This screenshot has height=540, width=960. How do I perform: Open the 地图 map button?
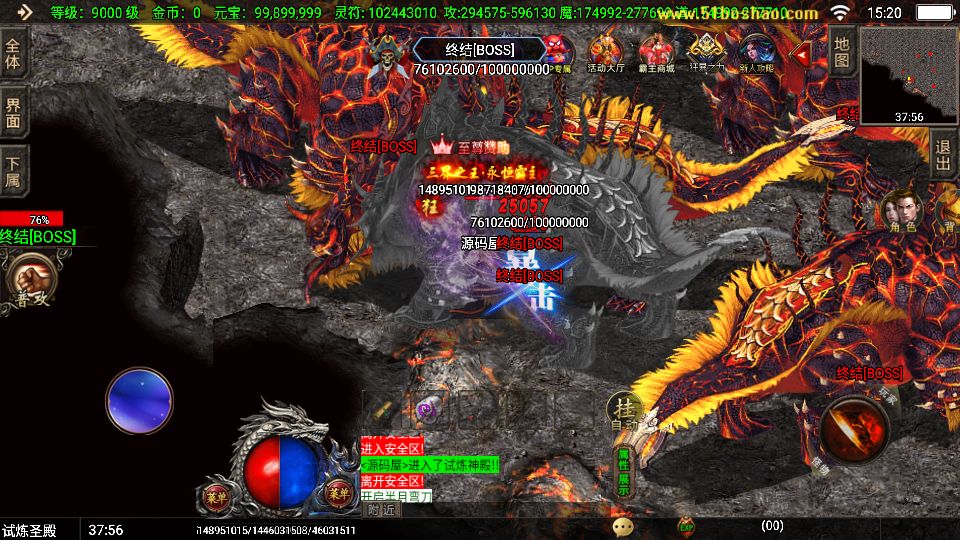pyautogui.click(x=842, y=51)
